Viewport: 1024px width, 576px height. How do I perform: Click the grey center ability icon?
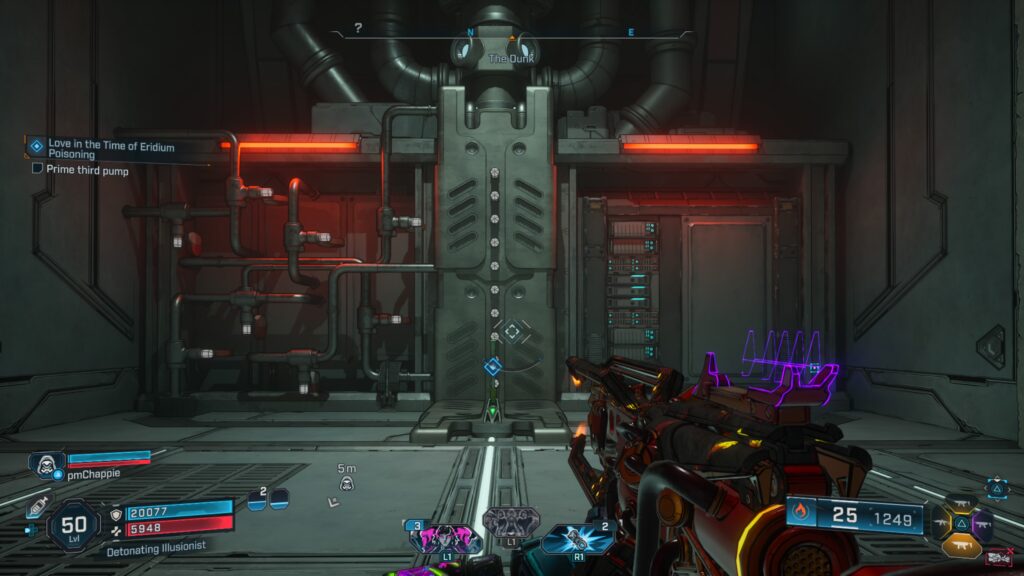511,523
